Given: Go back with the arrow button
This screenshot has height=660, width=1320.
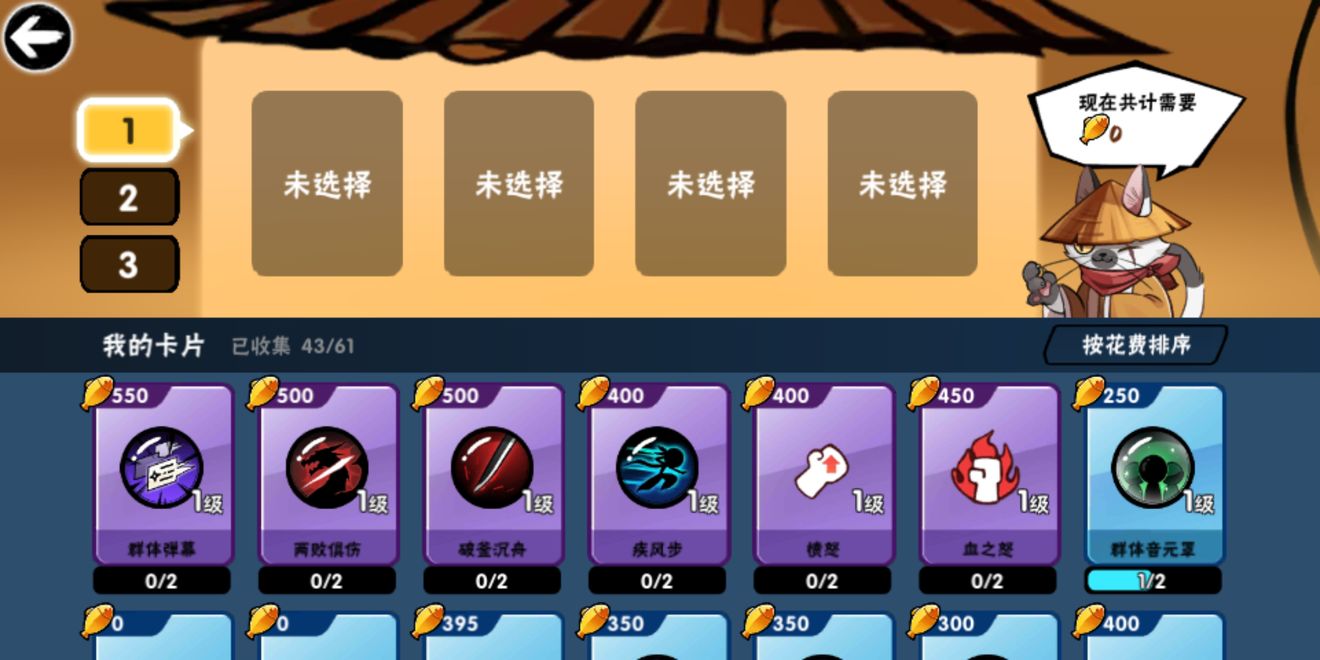Looking at the screenshot, I should [x=37, y=38].
